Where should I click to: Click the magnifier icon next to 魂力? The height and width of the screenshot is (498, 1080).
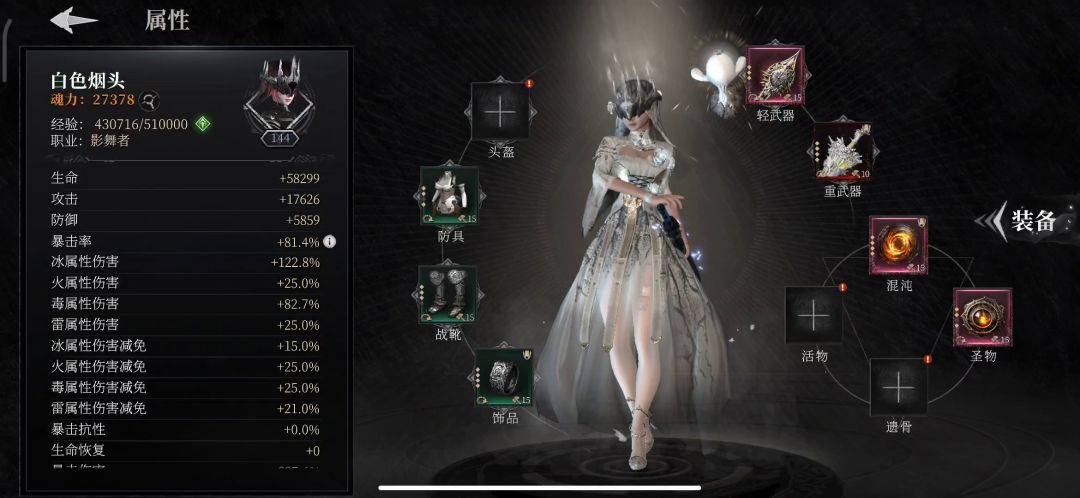(x=148, y=100)
